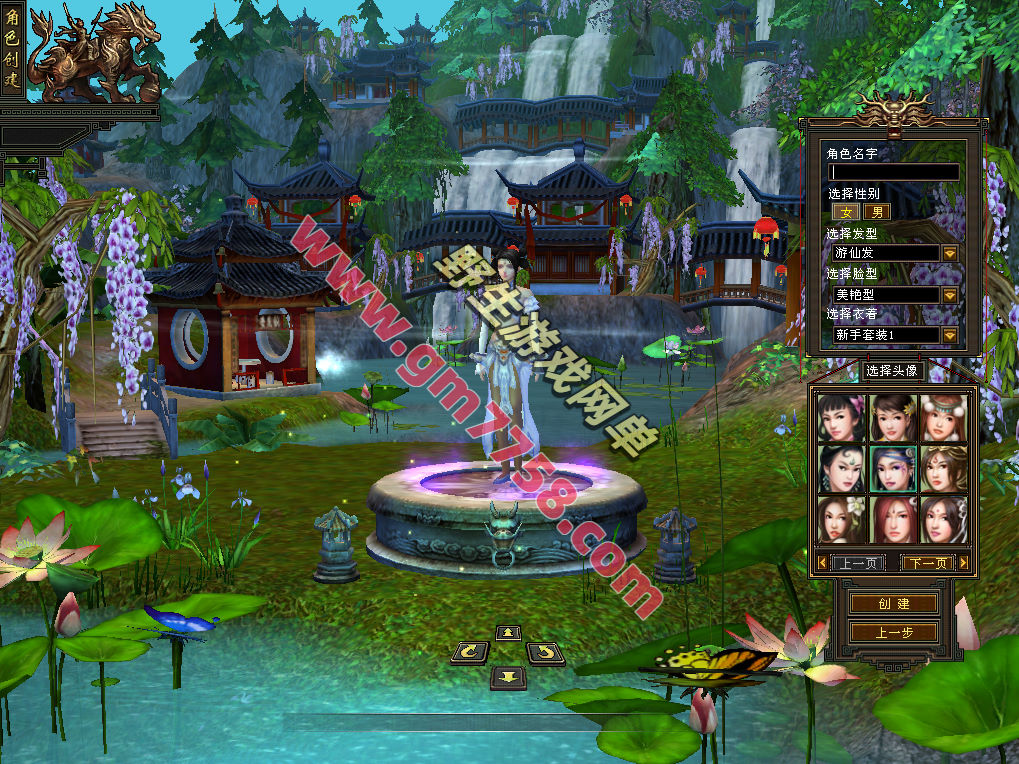Pick the portrait with the white fur headdress

pyautogui.click(x=944, y=417)
